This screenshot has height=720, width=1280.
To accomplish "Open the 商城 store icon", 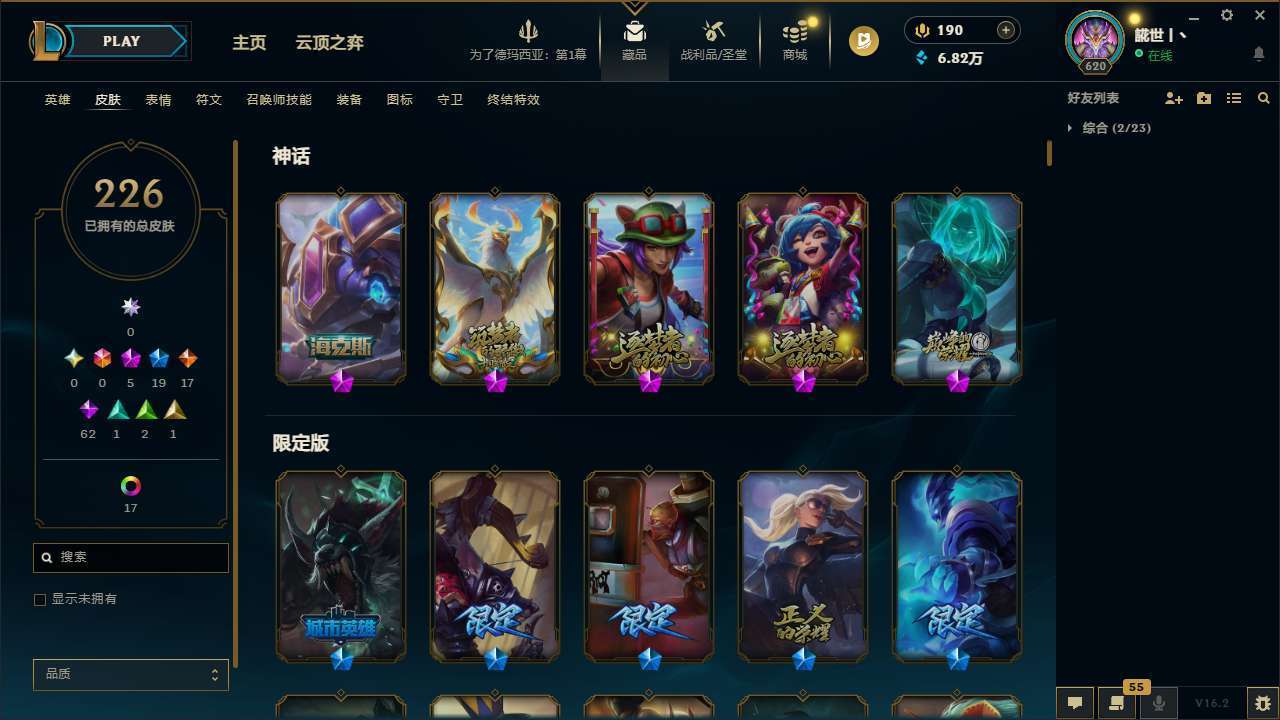I will tap(794, 35).
